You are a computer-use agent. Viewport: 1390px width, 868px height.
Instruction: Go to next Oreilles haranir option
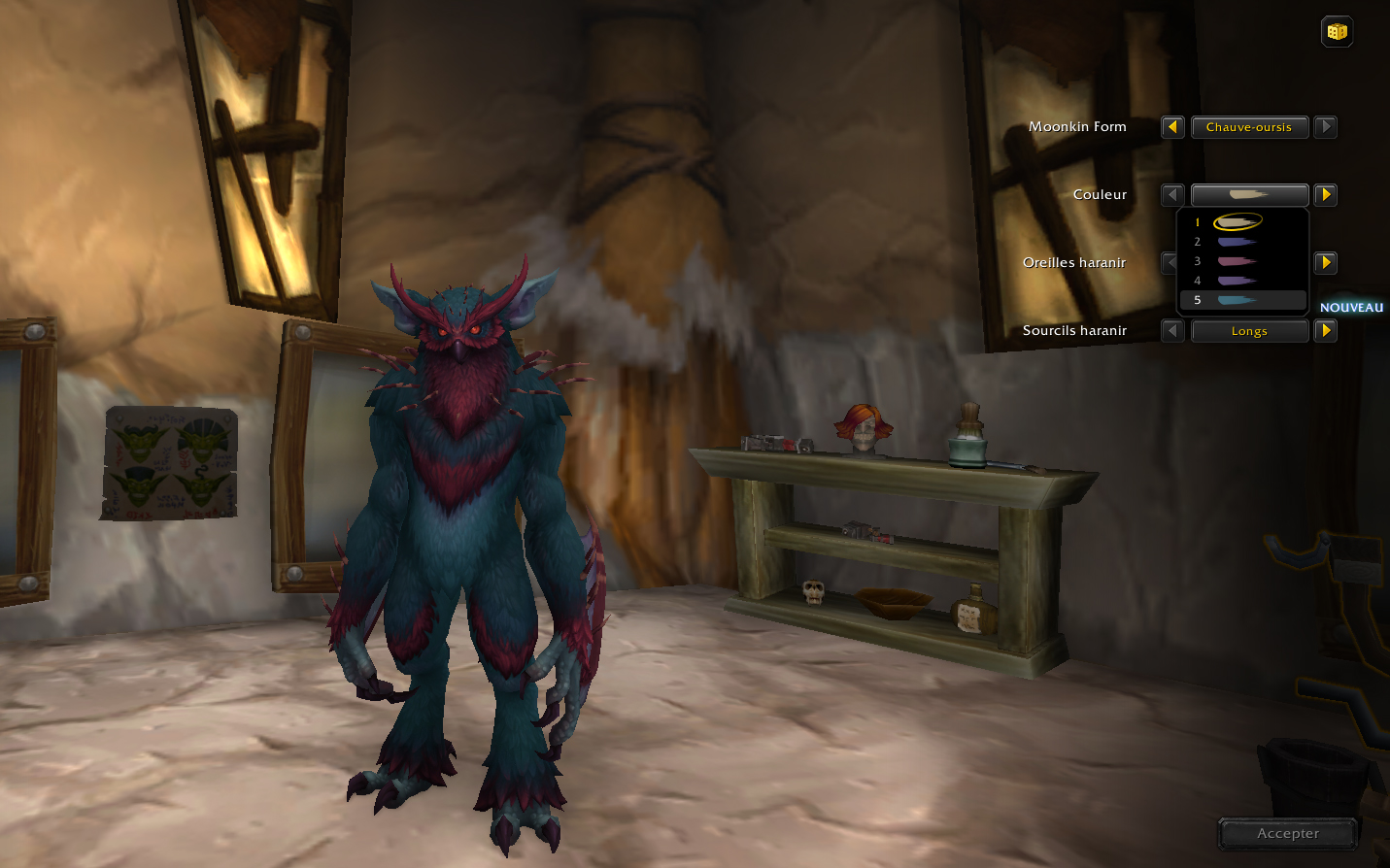[1326, 263]
